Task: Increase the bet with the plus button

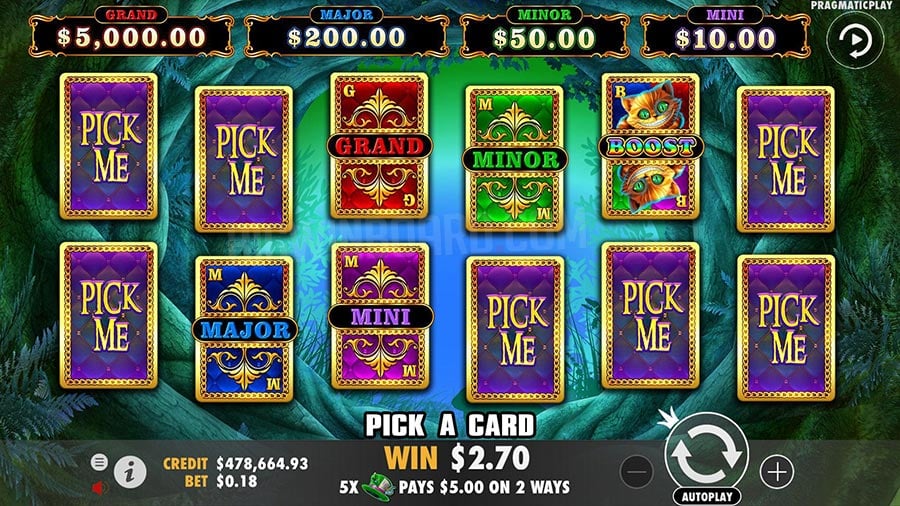Action: tap(776, 470)
